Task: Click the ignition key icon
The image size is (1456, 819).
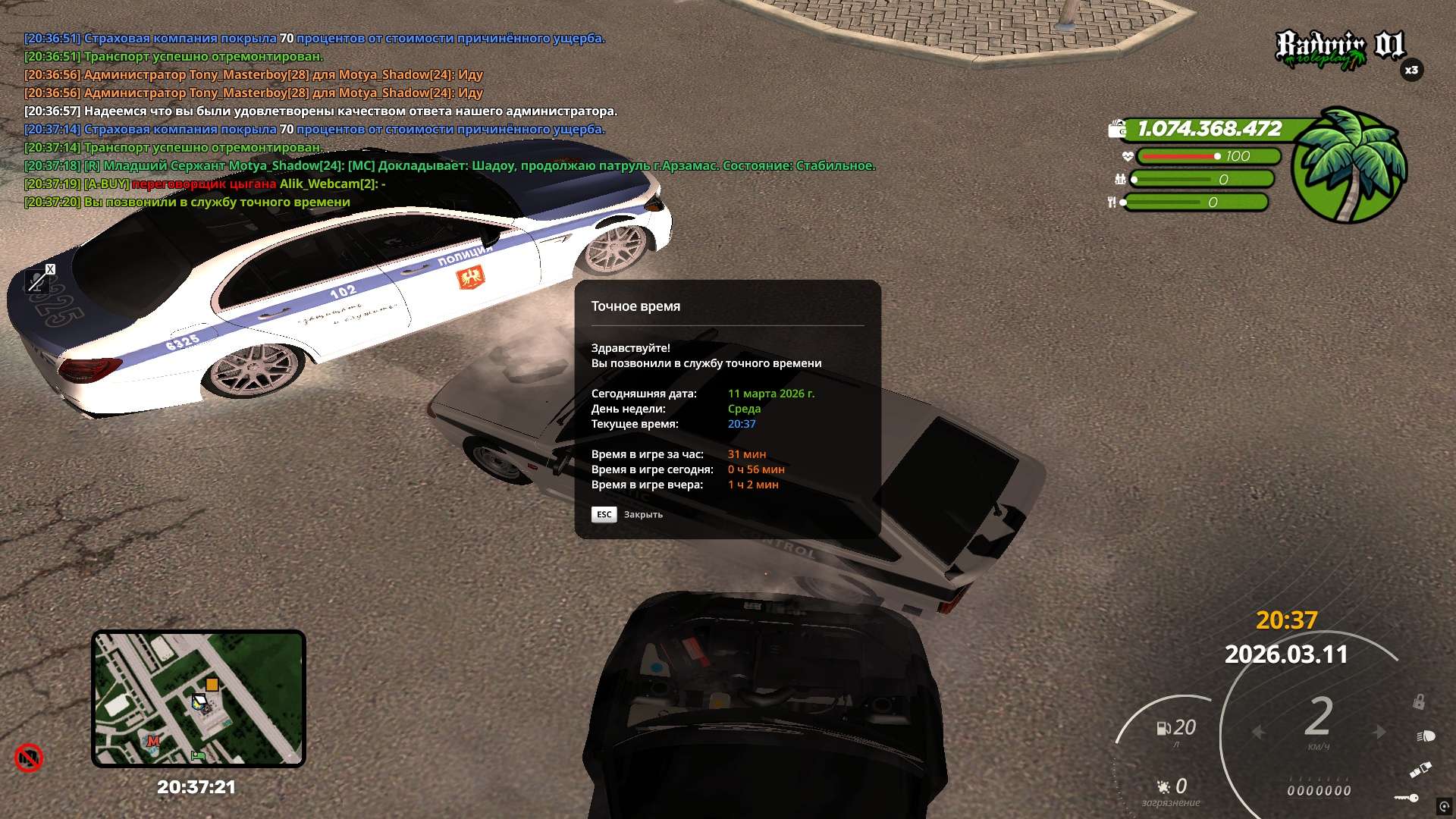Action: pos(1407,798)
